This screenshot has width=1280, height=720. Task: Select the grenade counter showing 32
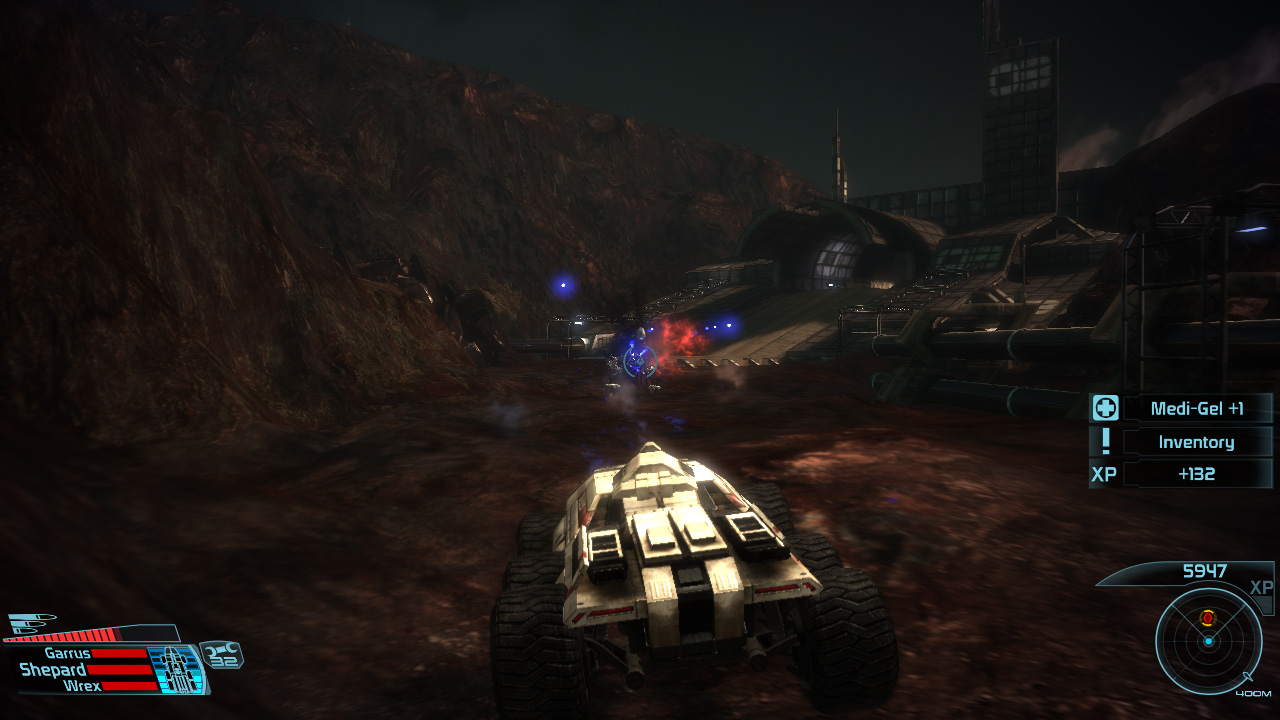(x=224, y=657)
